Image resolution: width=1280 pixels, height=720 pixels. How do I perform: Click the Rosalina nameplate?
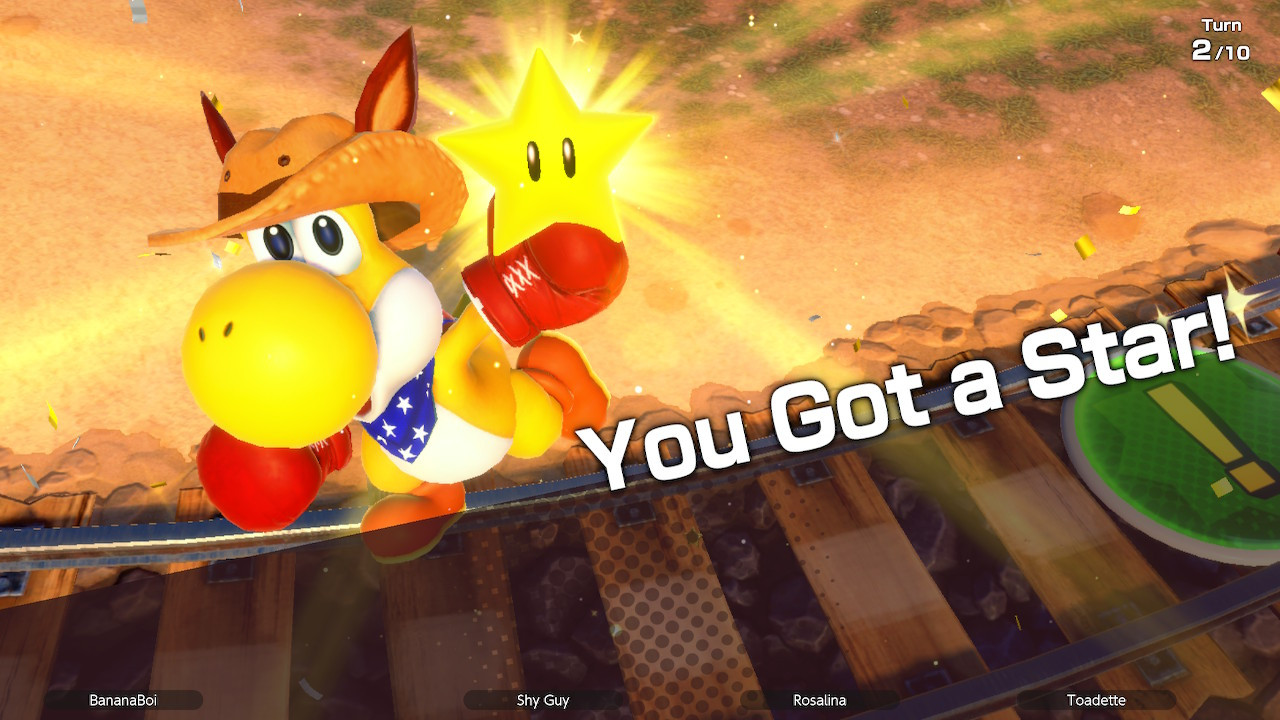pos(820,701)
